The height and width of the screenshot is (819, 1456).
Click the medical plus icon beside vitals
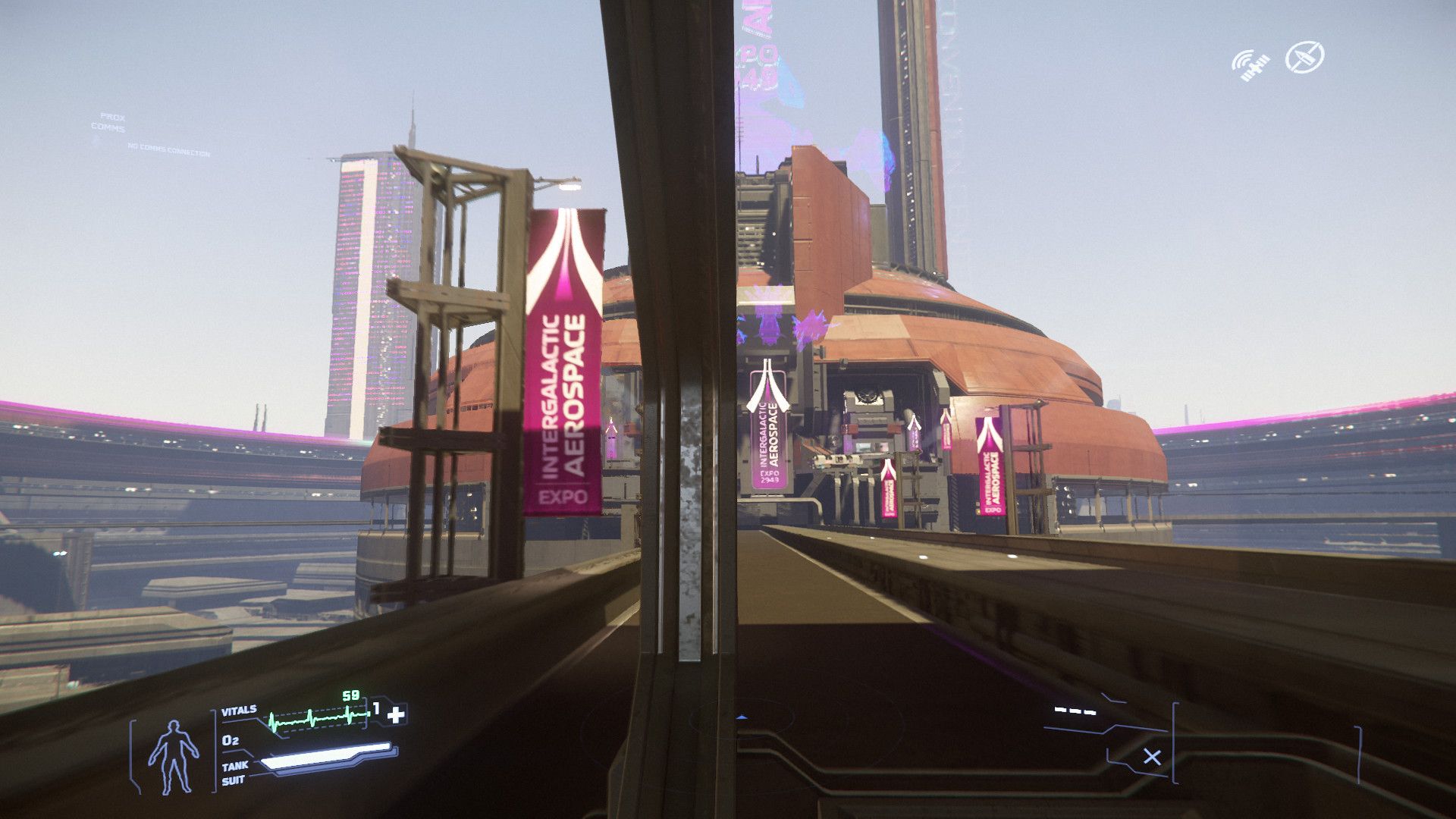(397, 714)
